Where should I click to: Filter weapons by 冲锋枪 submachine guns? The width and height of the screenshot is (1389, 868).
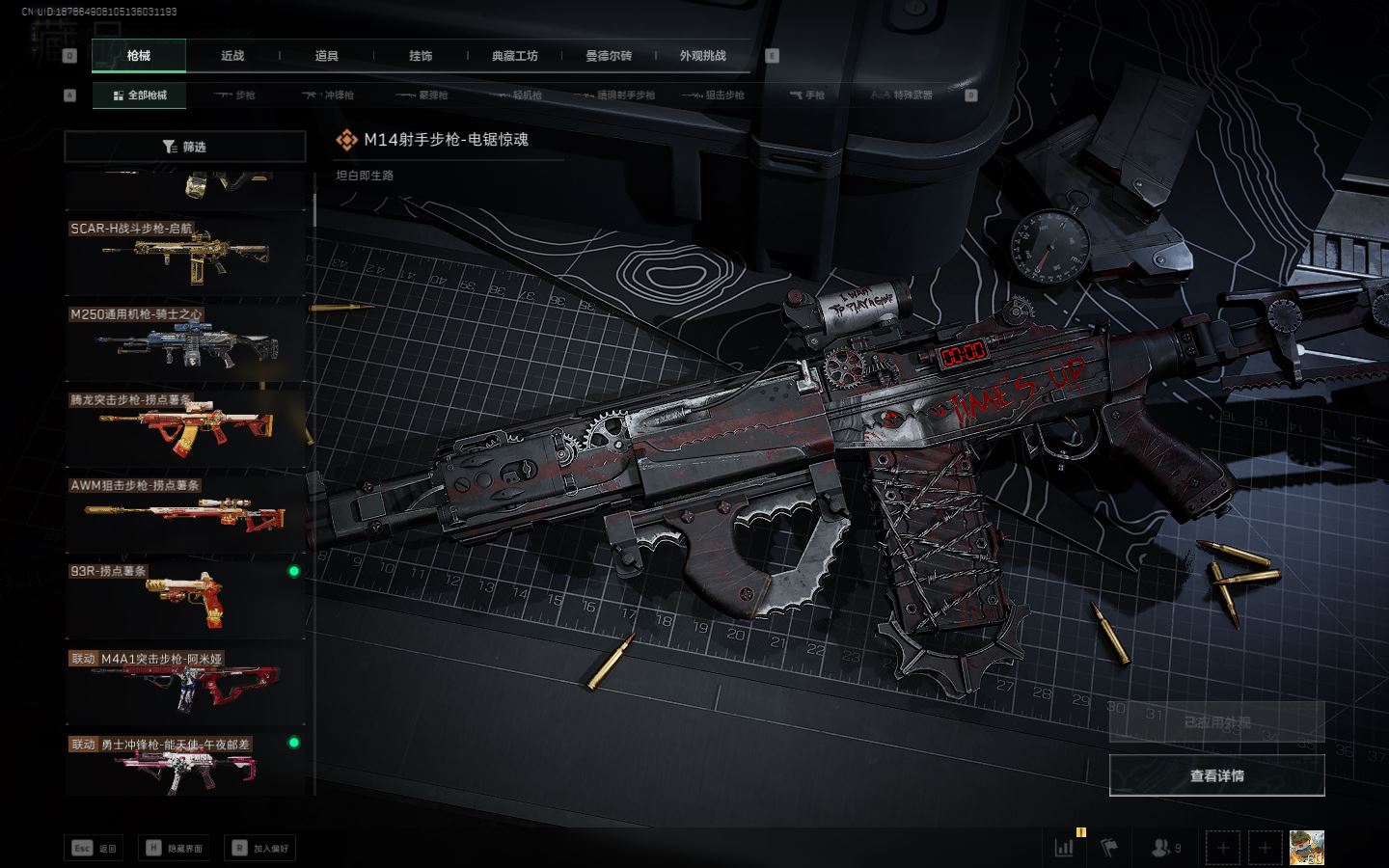329,95
